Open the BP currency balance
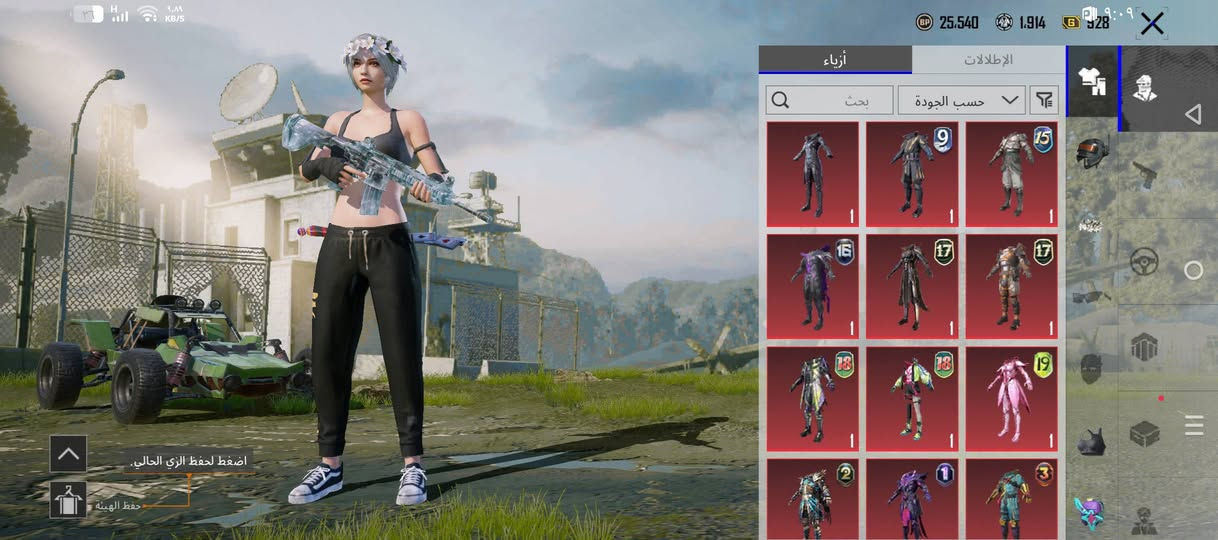Viewport: 1218px width, 540px height. coord(948,22)
